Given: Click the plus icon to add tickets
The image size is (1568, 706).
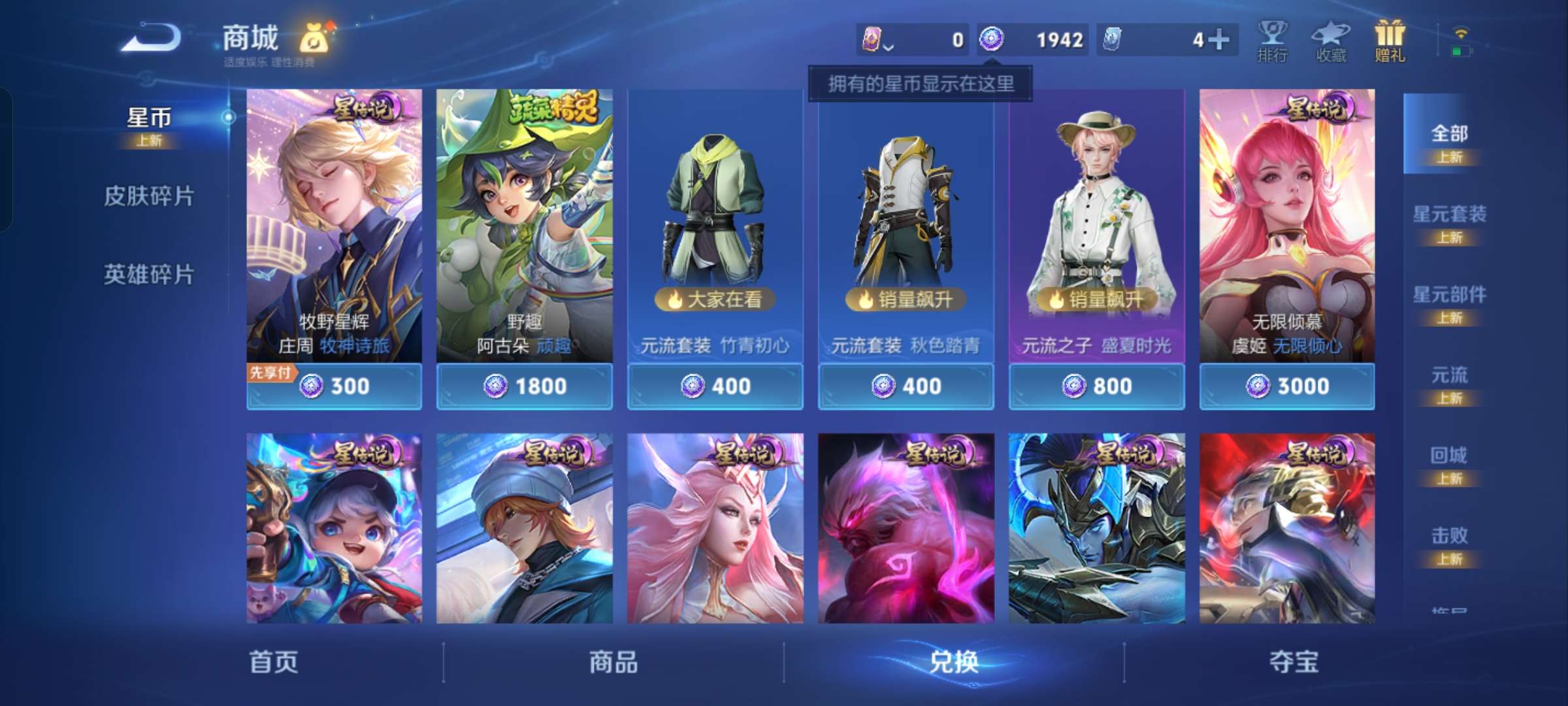Looking at the screenshot, I should click(1219, 39).
